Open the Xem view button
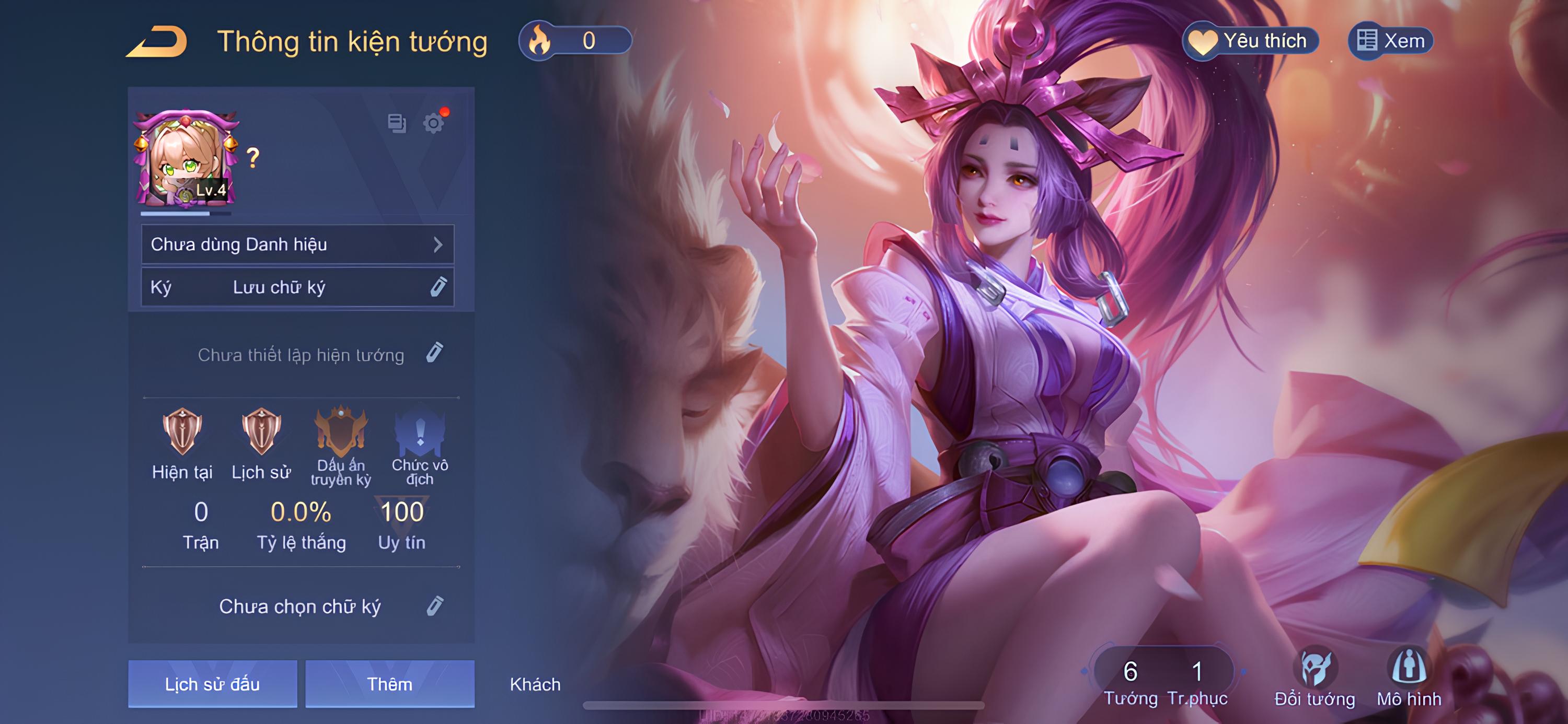This screenshot has width=1568, height=724. point(1391,41)
